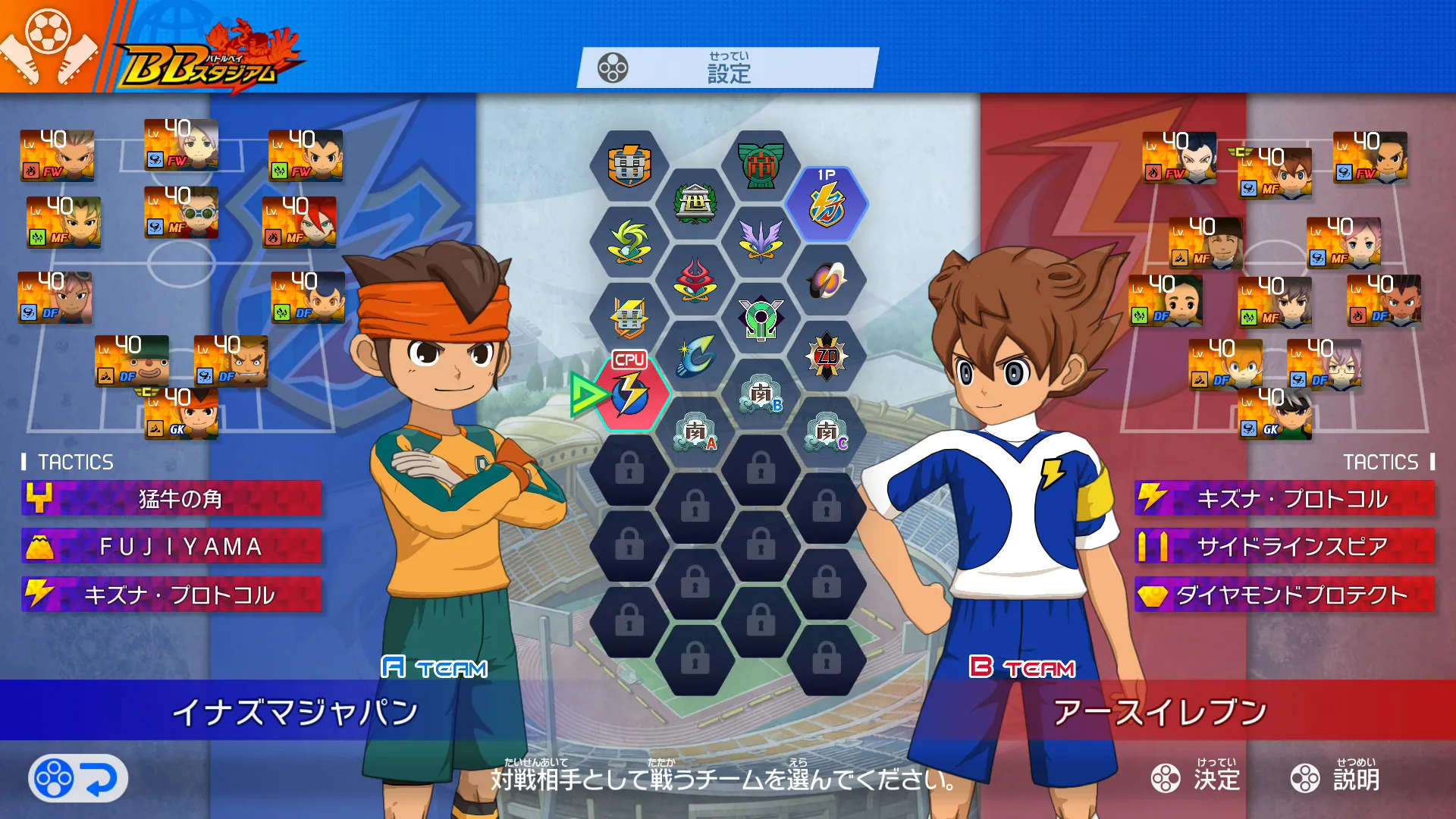Select the 南 B team tile
1456x819 pixels.
coord(761,394)
